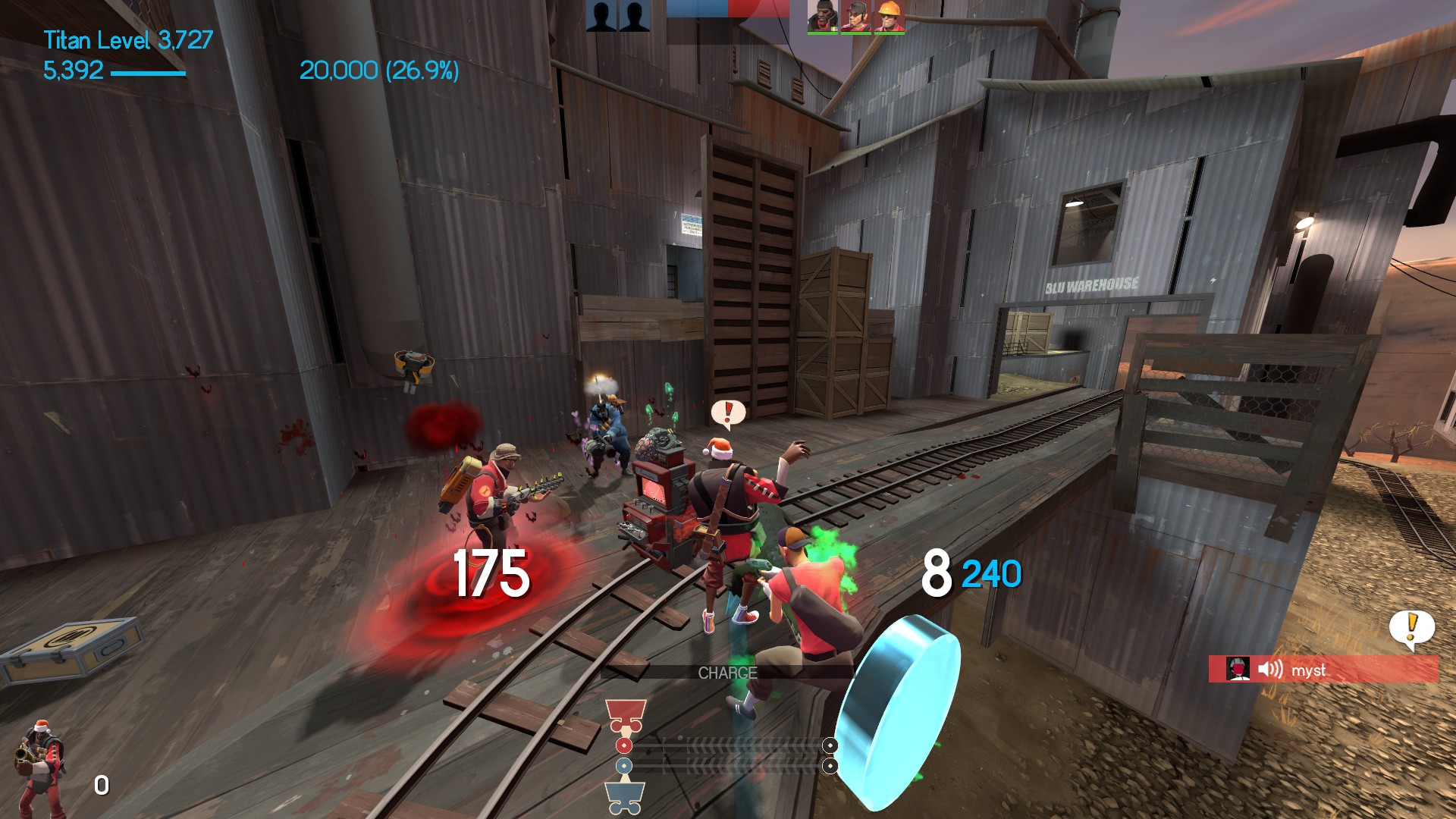
Task: Click the voice chat entry for myst
Action: click(x=1323, y=670)
